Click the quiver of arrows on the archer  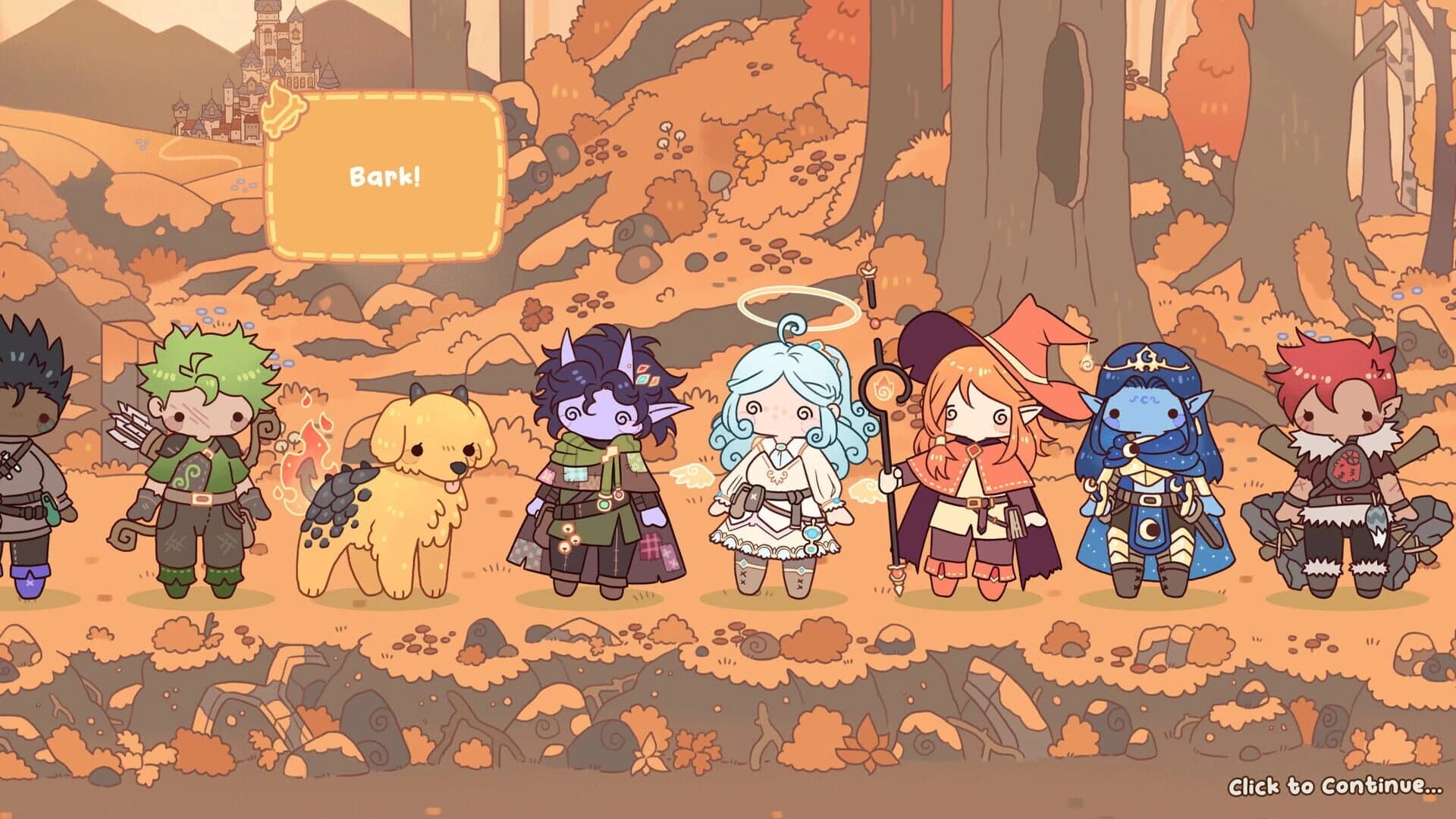coord(133,425)
